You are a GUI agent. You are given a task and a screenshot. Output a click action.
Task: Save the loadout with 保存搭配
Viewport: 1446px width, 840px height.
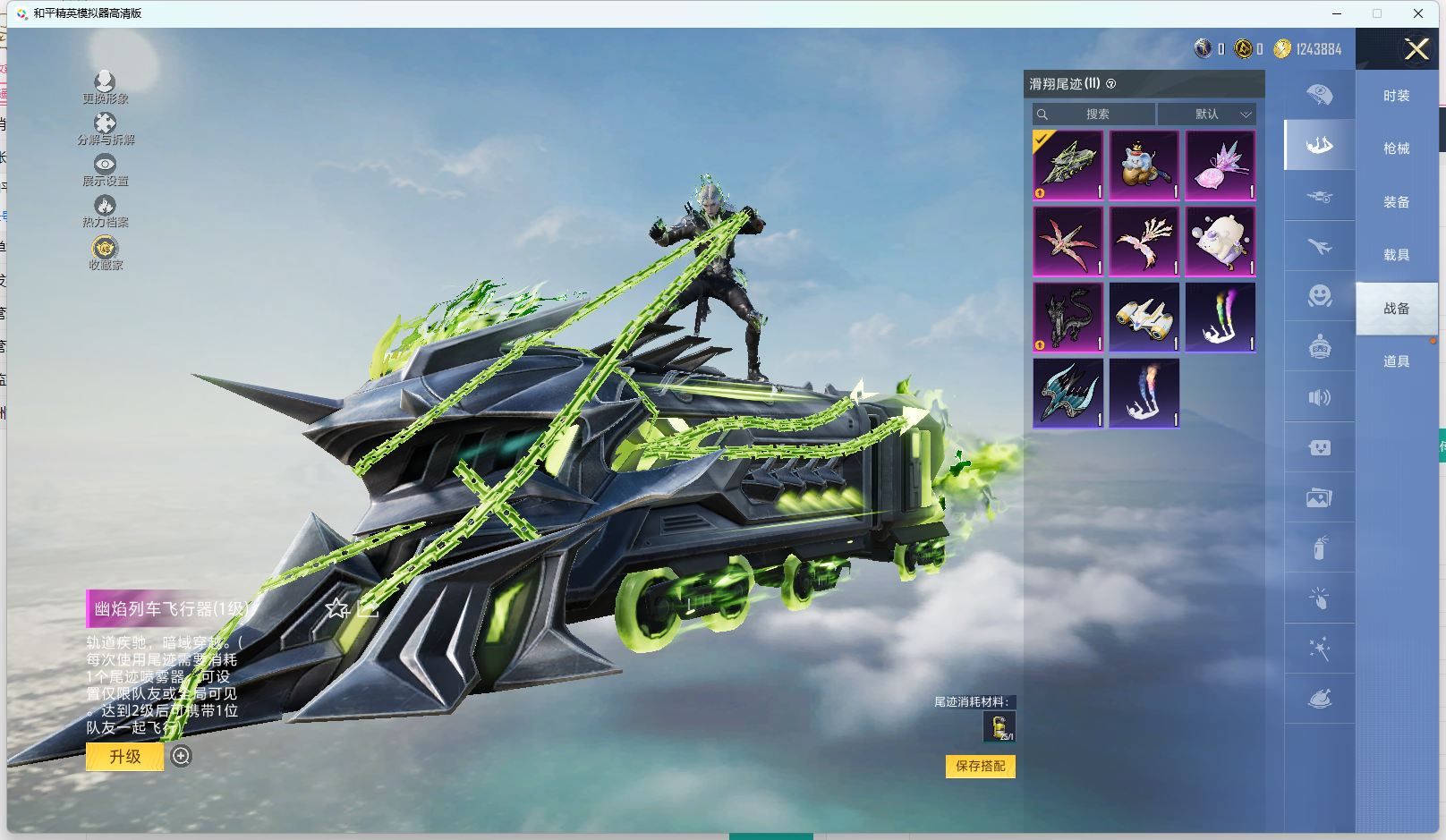point(980,766)
